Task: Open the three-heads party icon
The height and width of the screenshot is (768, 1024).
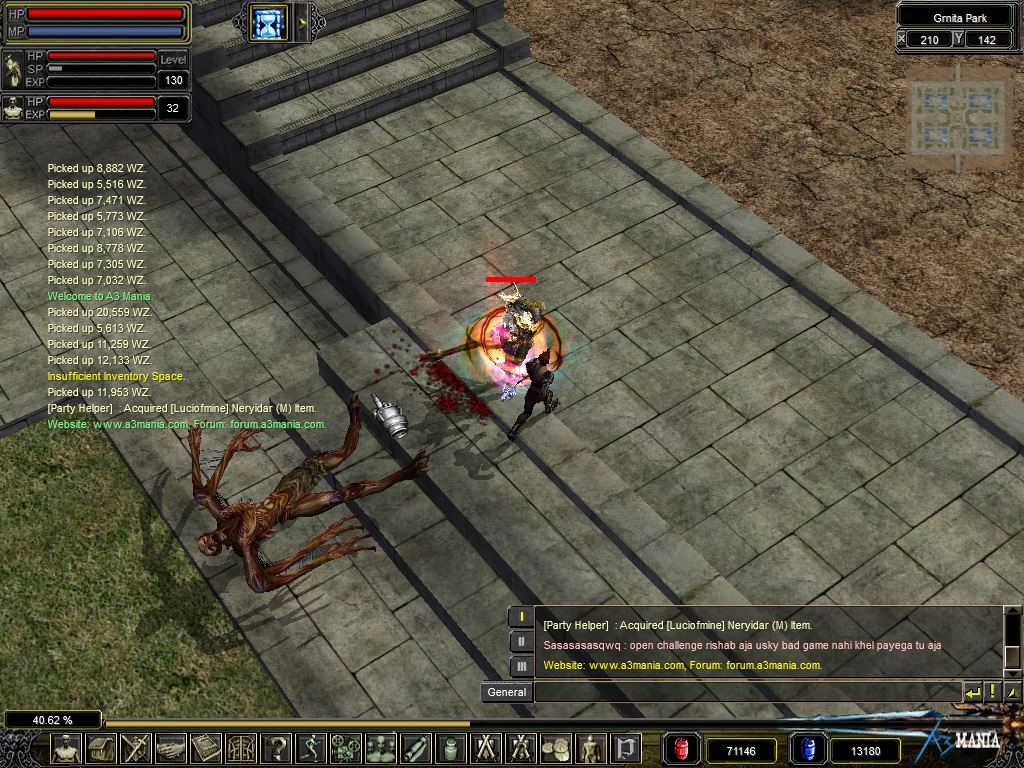Action: point(381,747)
